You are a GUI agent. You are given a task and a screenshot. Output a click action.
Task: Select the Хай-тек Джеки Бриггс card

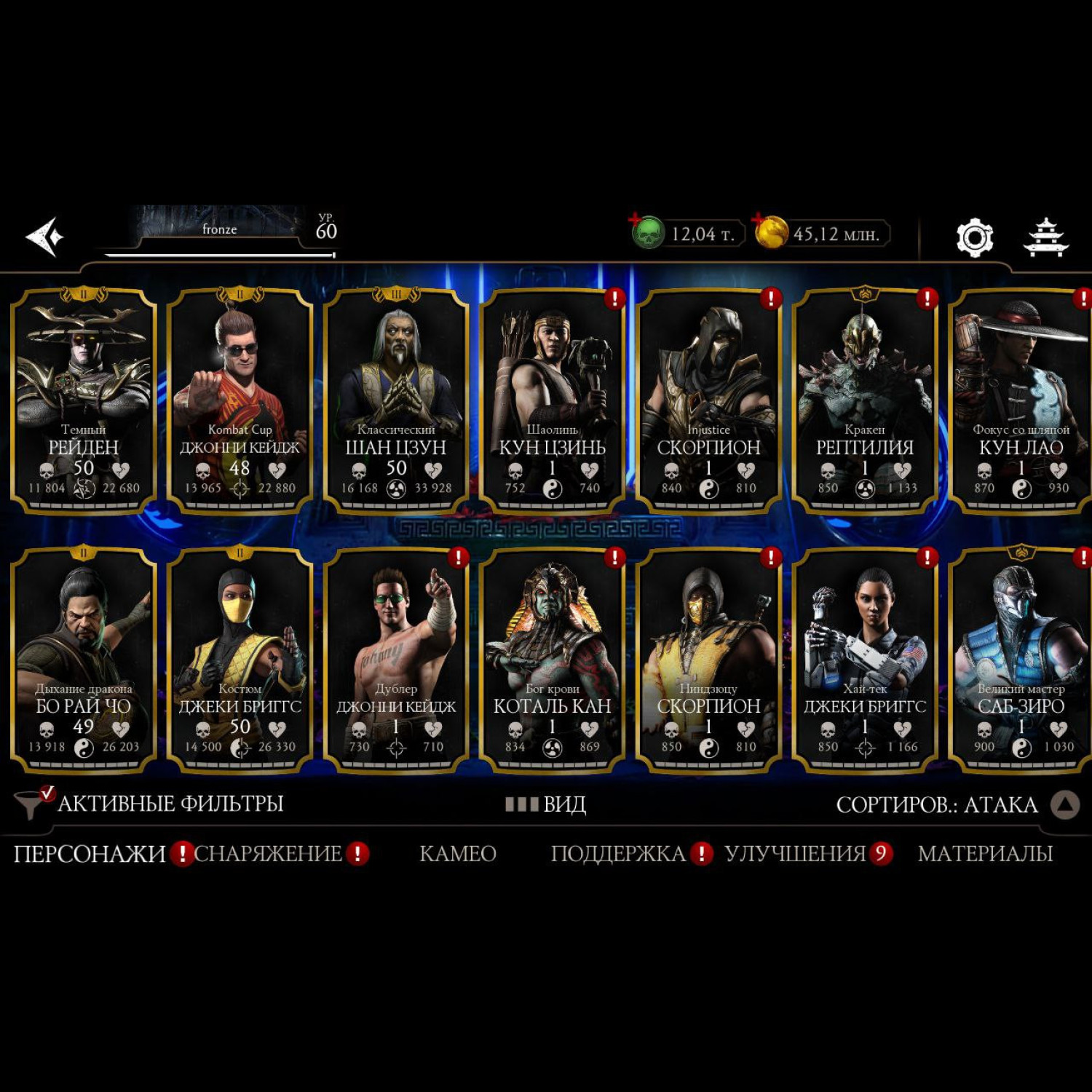864,659
